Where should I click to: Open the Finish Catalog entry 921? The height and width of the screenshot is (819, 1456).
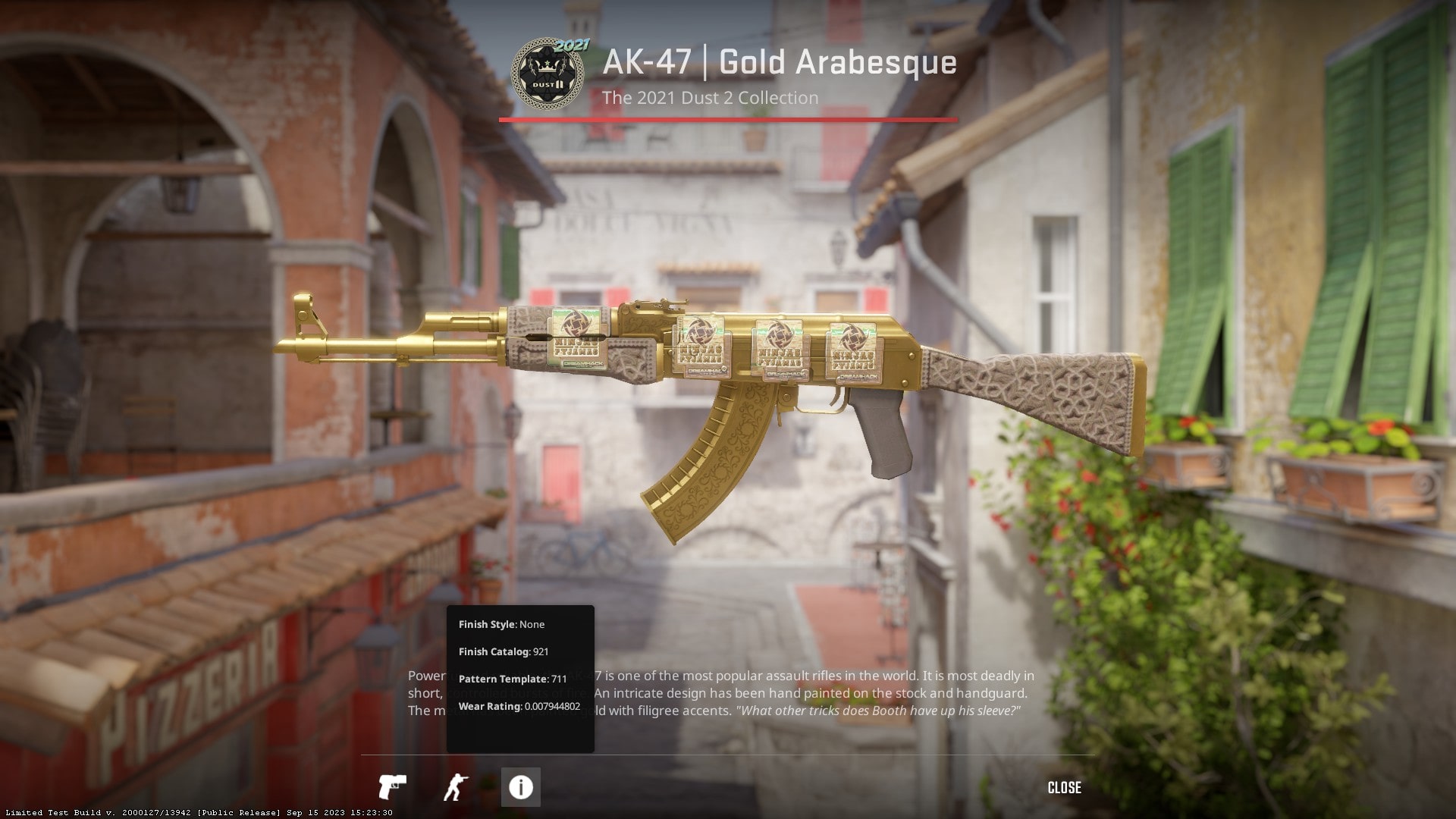(503, 651)
